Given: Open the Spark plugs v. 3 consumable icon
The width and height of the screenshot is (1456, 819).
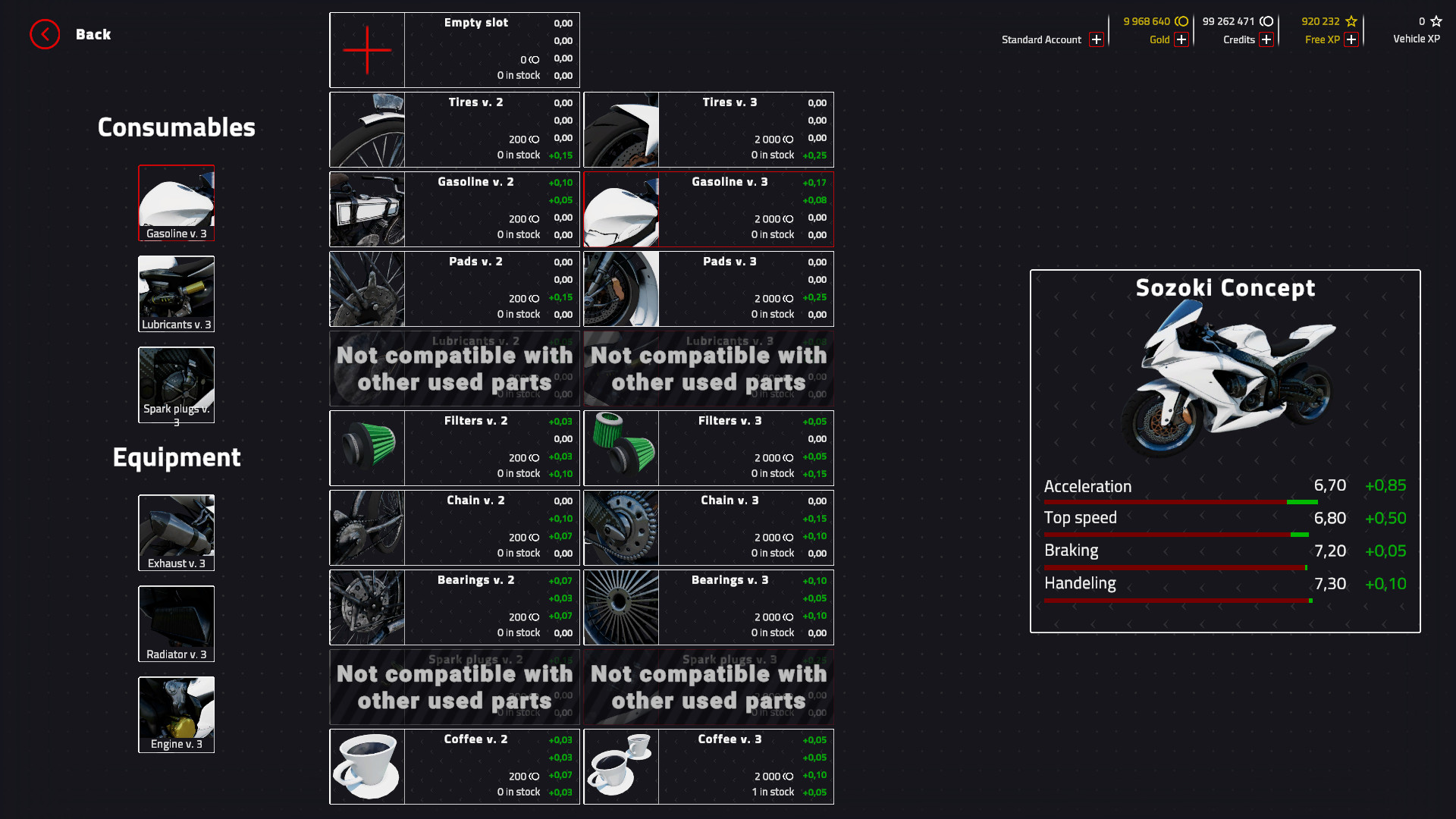Looking at the screenshot, I should [x=176, y=384].
